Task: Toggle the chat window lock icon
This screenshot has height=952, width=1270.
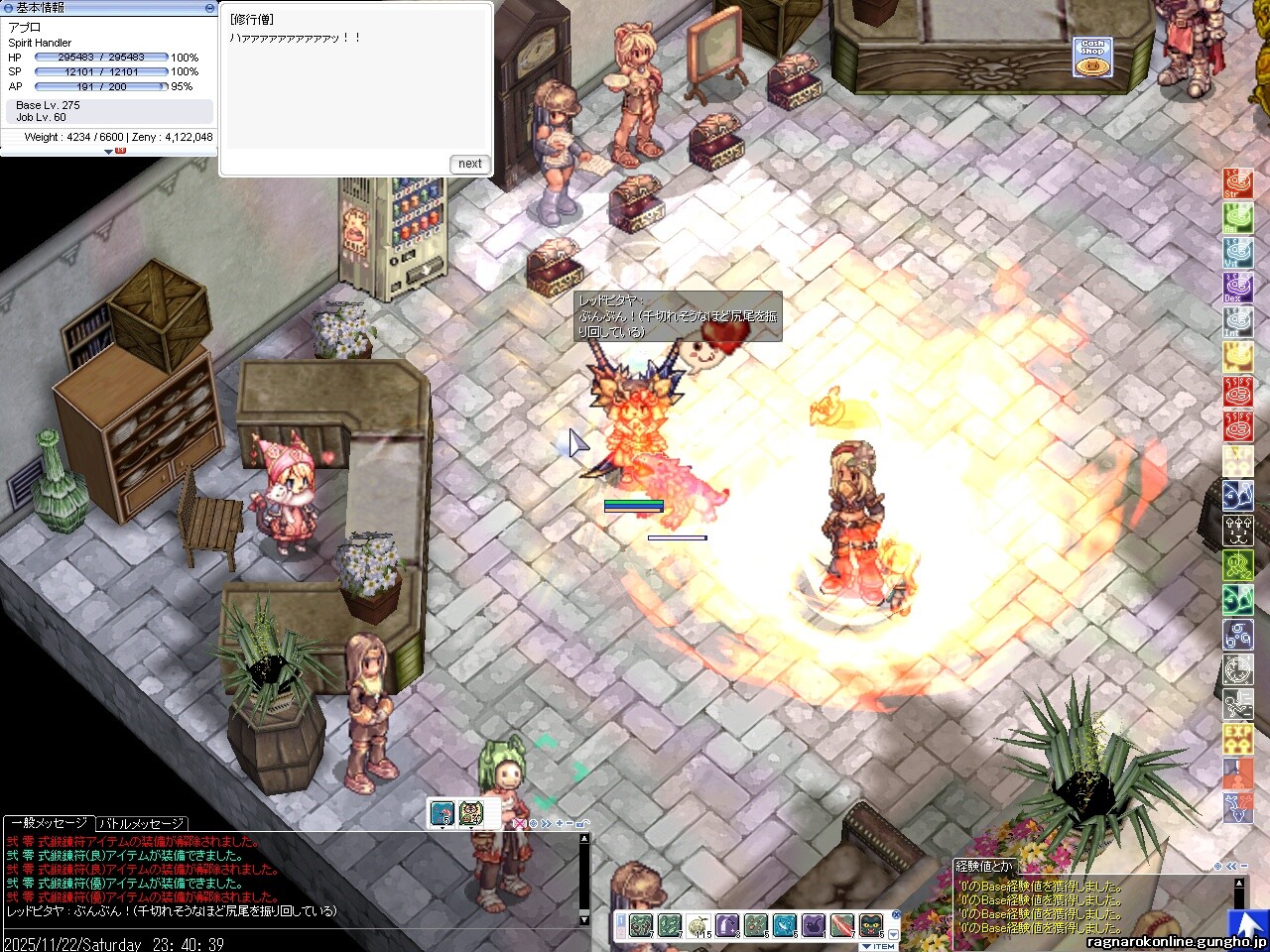Action: [582, 823]
